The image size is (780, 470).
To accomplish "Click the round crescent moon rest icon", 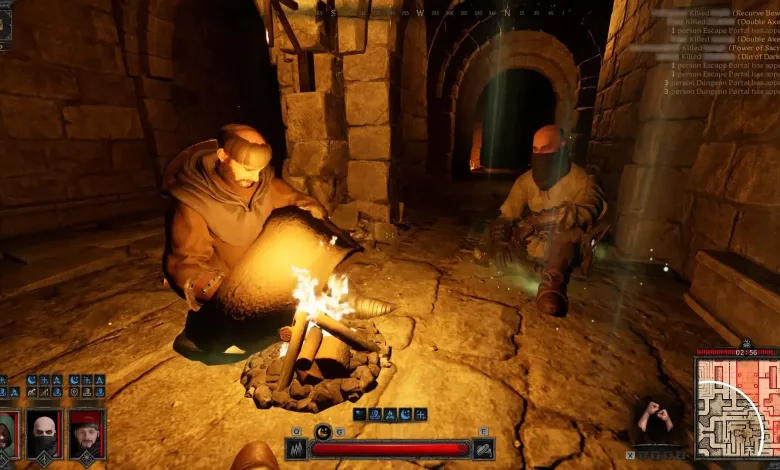I will click(x=324, y=432).
